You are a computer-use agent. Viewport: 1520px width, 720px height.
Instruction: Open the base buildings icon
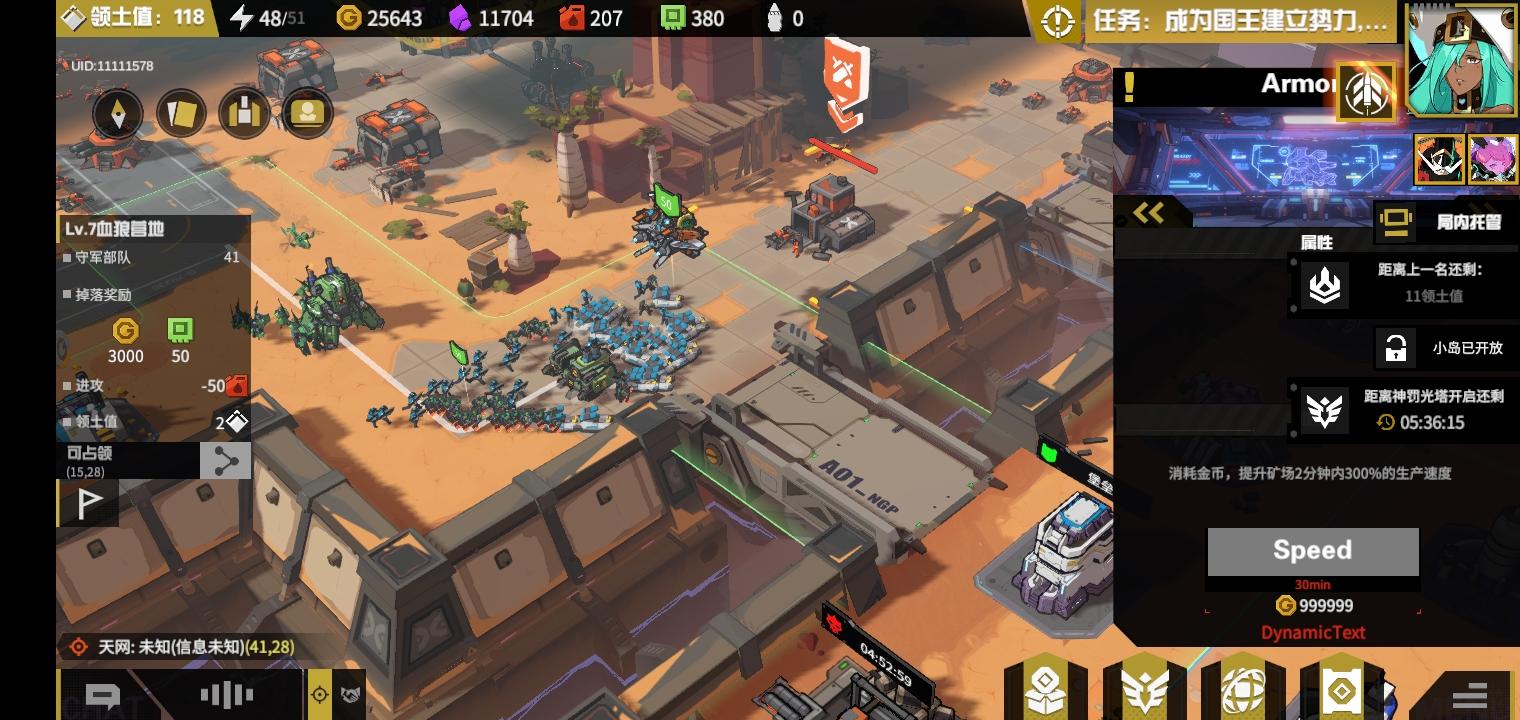coord(244,113)
